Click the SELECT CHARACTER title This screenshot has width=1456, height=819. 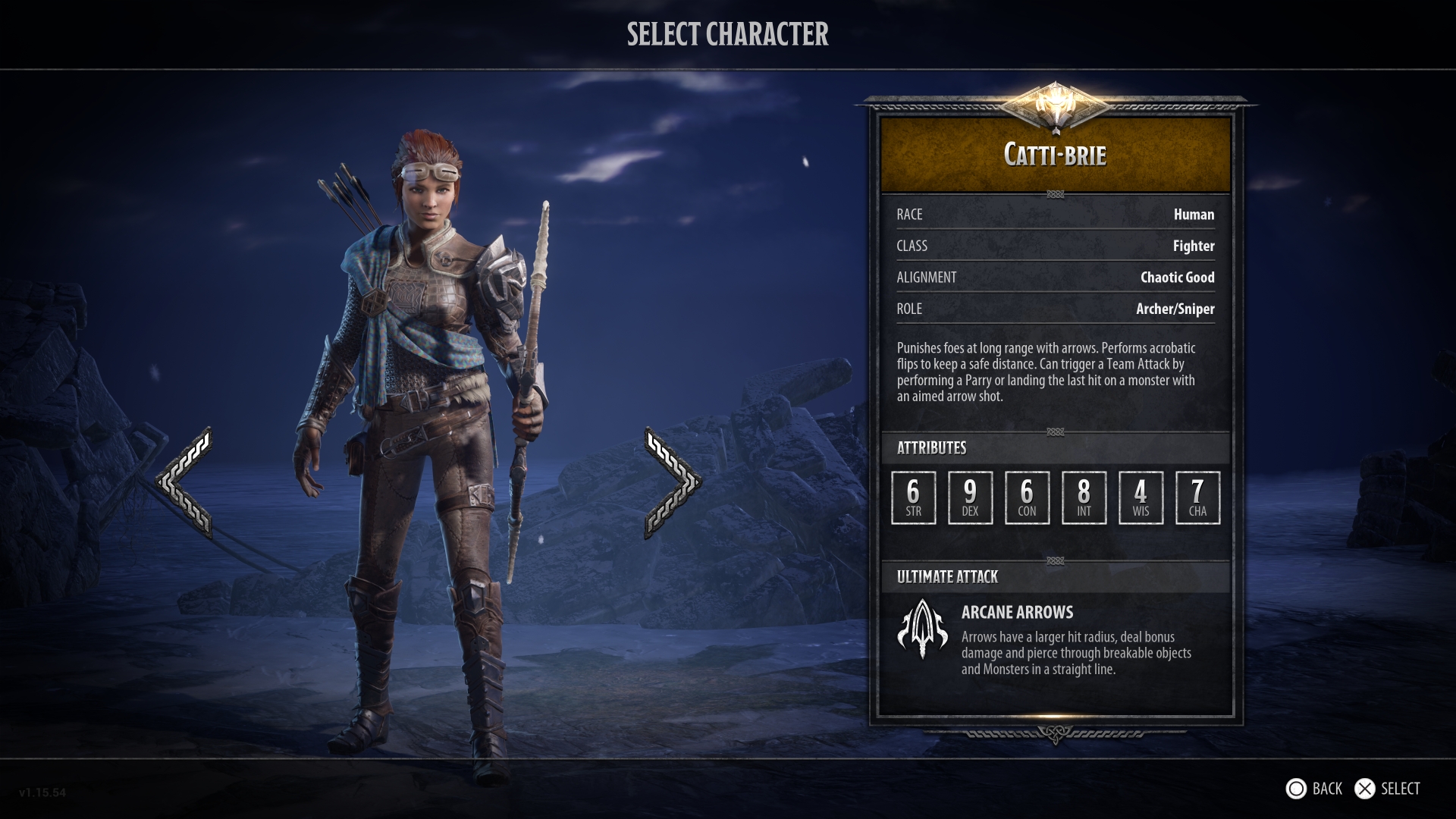727,34
